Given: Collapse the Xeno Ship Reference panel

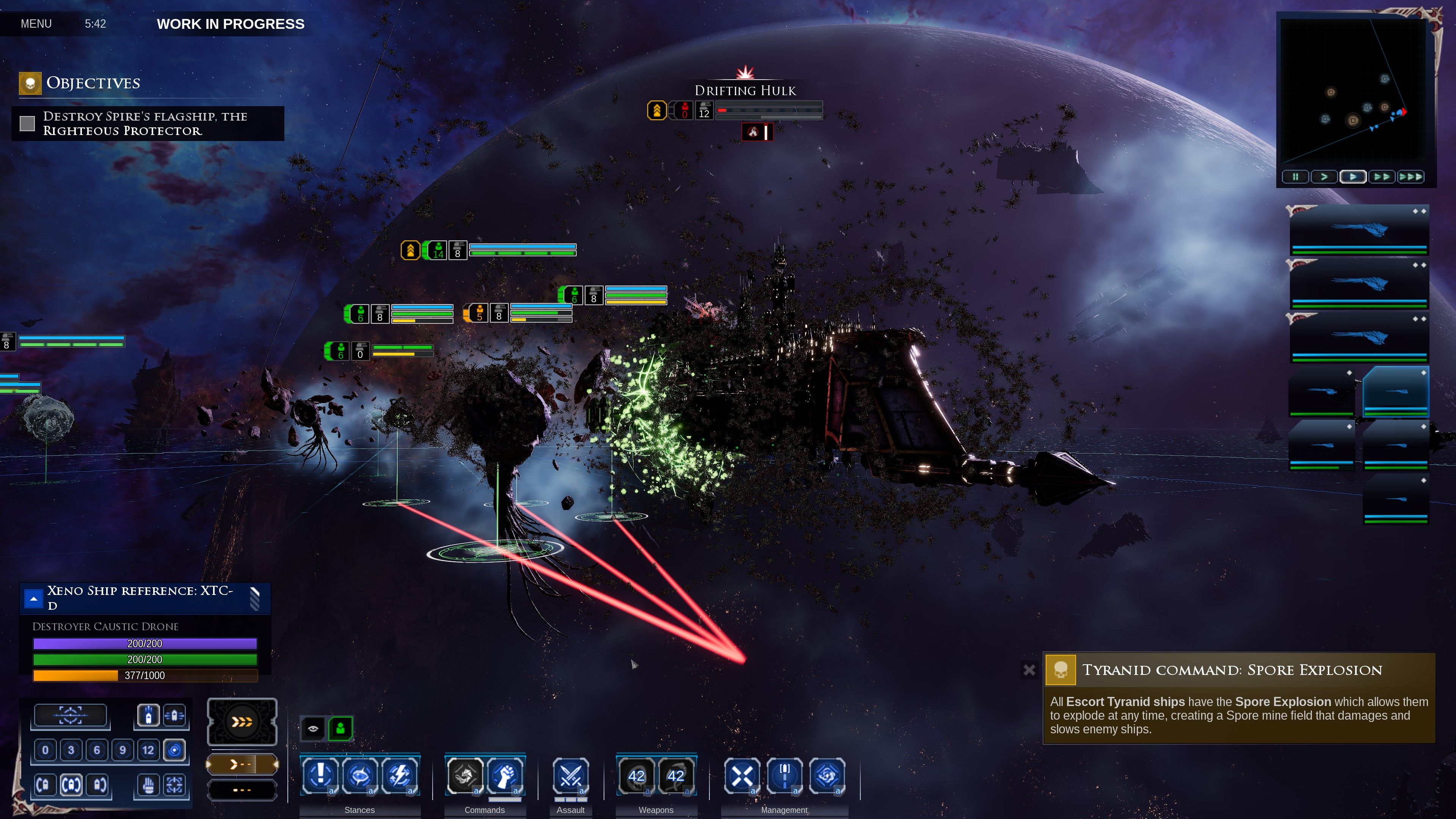Looking at the screenshot, I should (34, 599).
